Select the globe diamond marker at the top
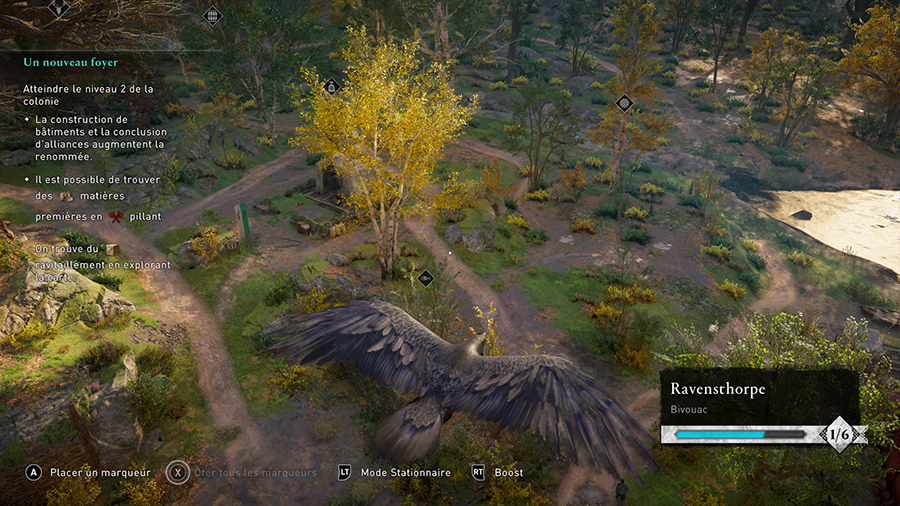Screen dimensions: 900x506 (212, 15)
